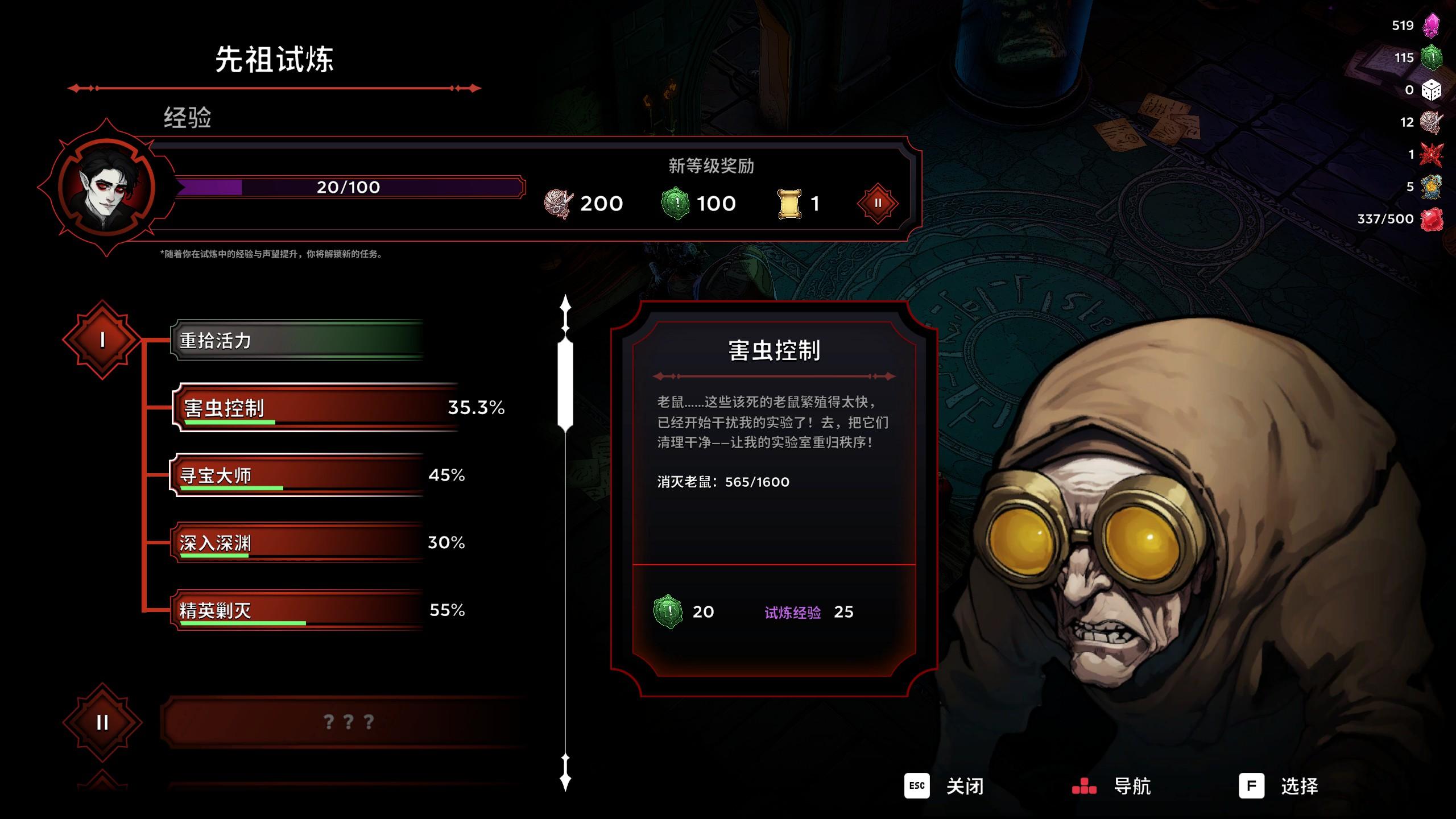Click the locked ??? tier II quest
This screenshot has width=1456, height=819.
click(x=347, y=722)
